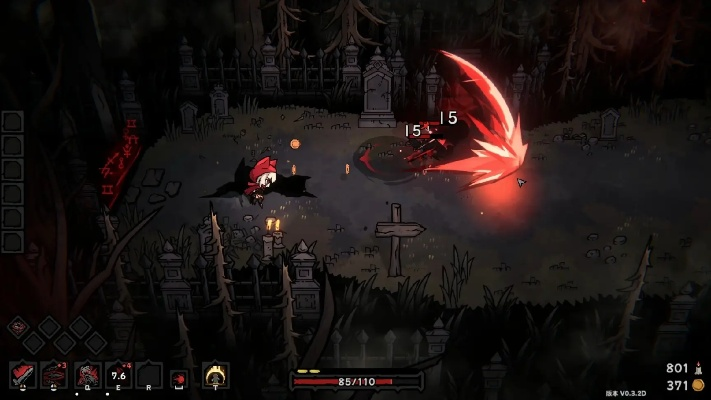
Task: Click the E ability on cooldown
Action: [120, 375]
